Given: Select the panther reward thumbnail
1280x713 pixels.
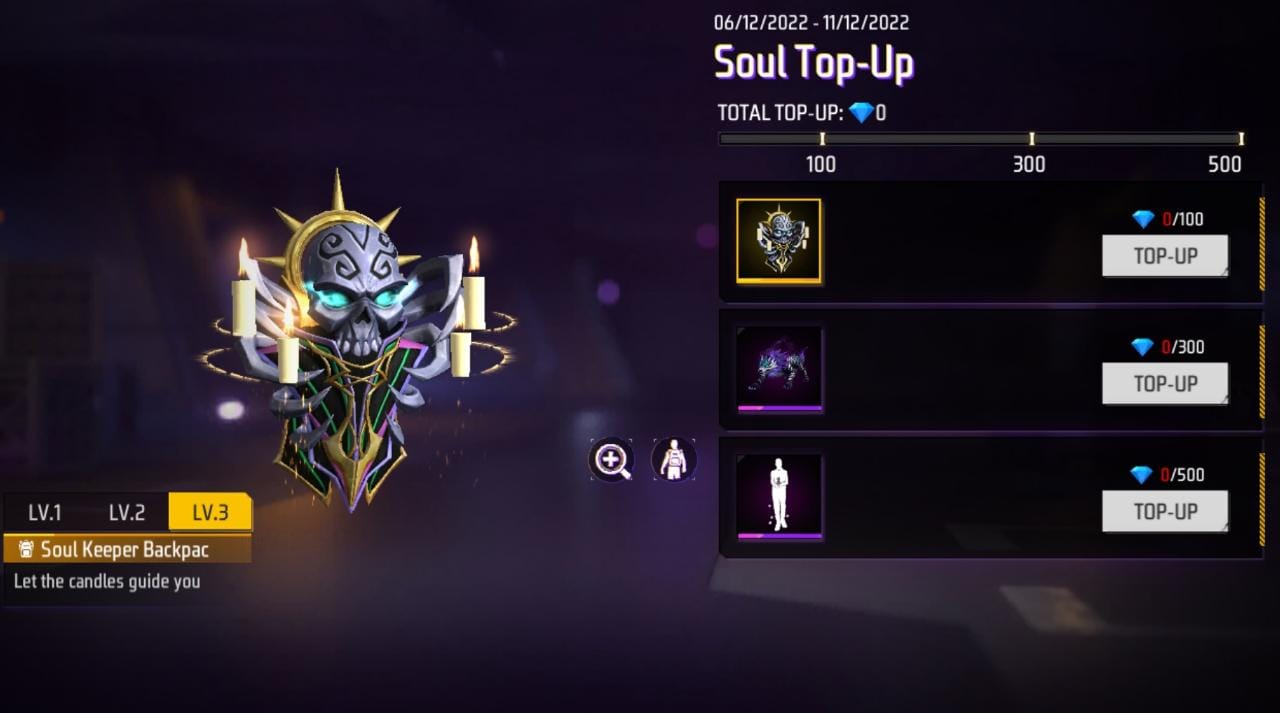Looking at the screenshot, I should 779,369.
